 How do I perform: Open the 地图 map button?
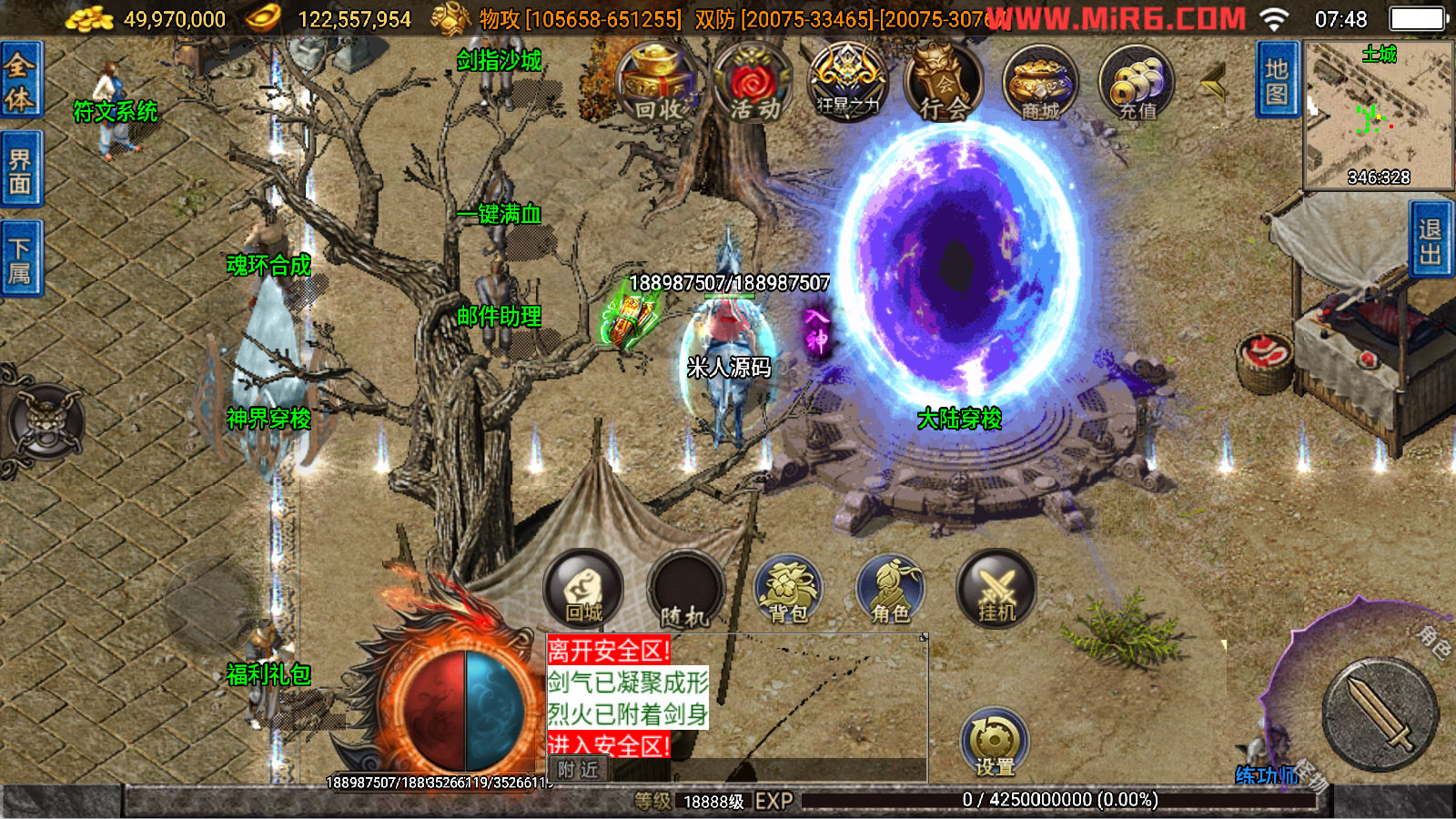click(1276, 80)
